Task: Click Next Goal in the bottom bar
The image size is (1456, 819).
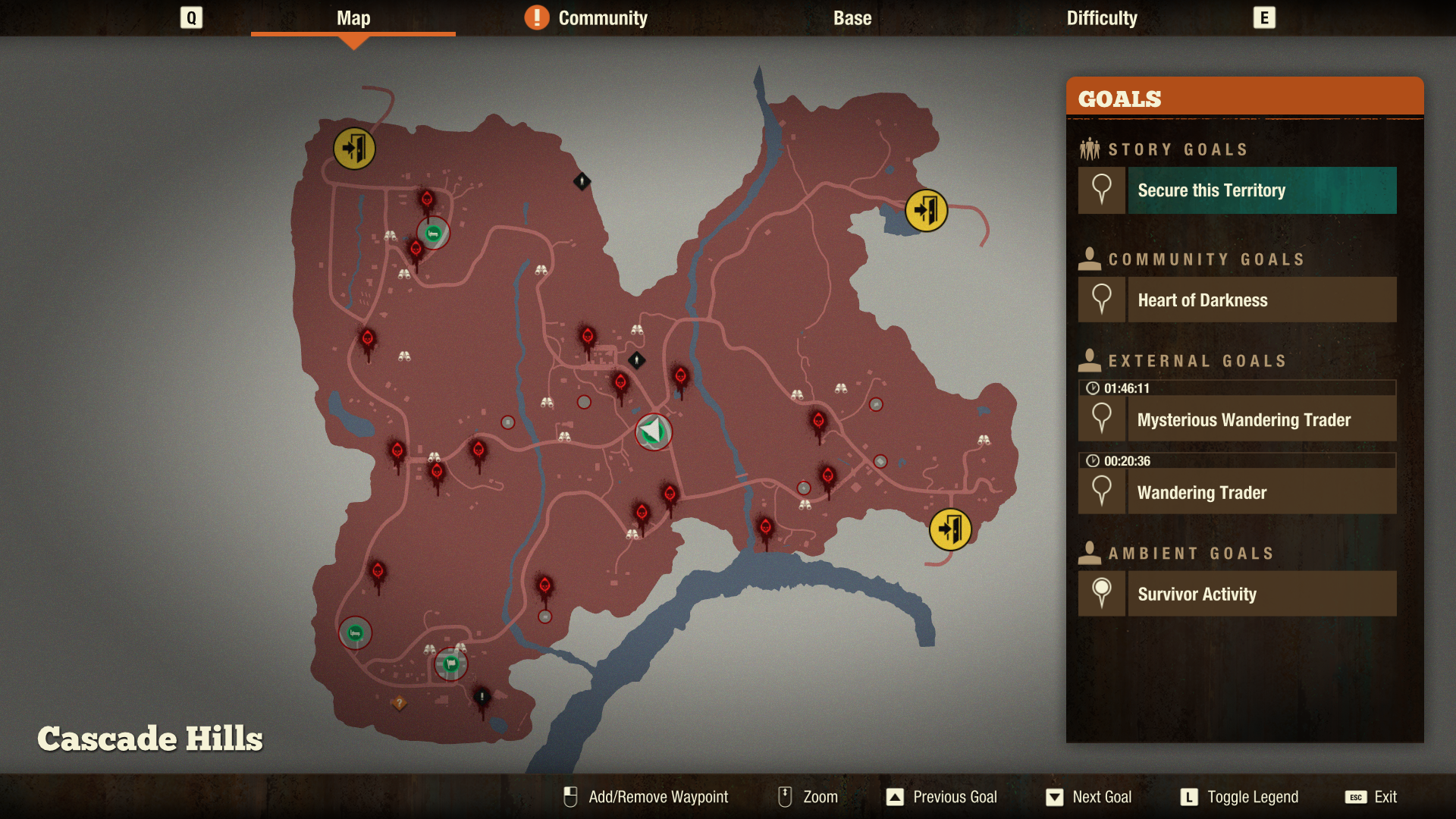Action: (1088, 797)
